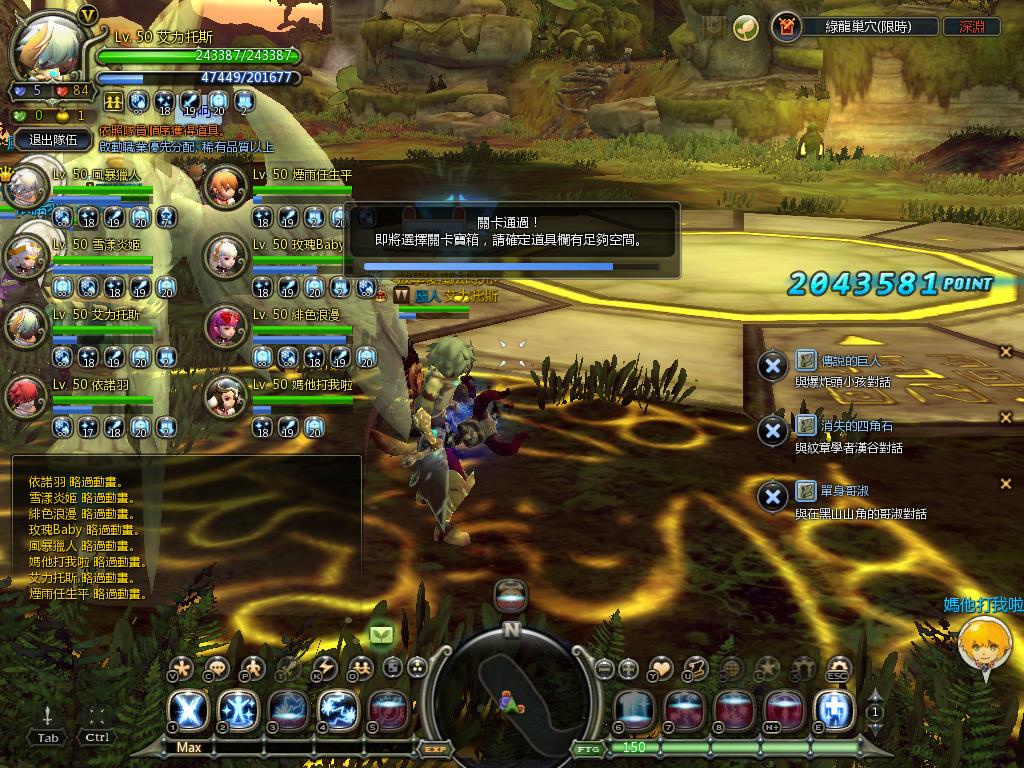Close the 傳說的巨人 quest tracker with its X
Screen dimensions: 1024x768
pyautogui.click(x=1005, y=351)
